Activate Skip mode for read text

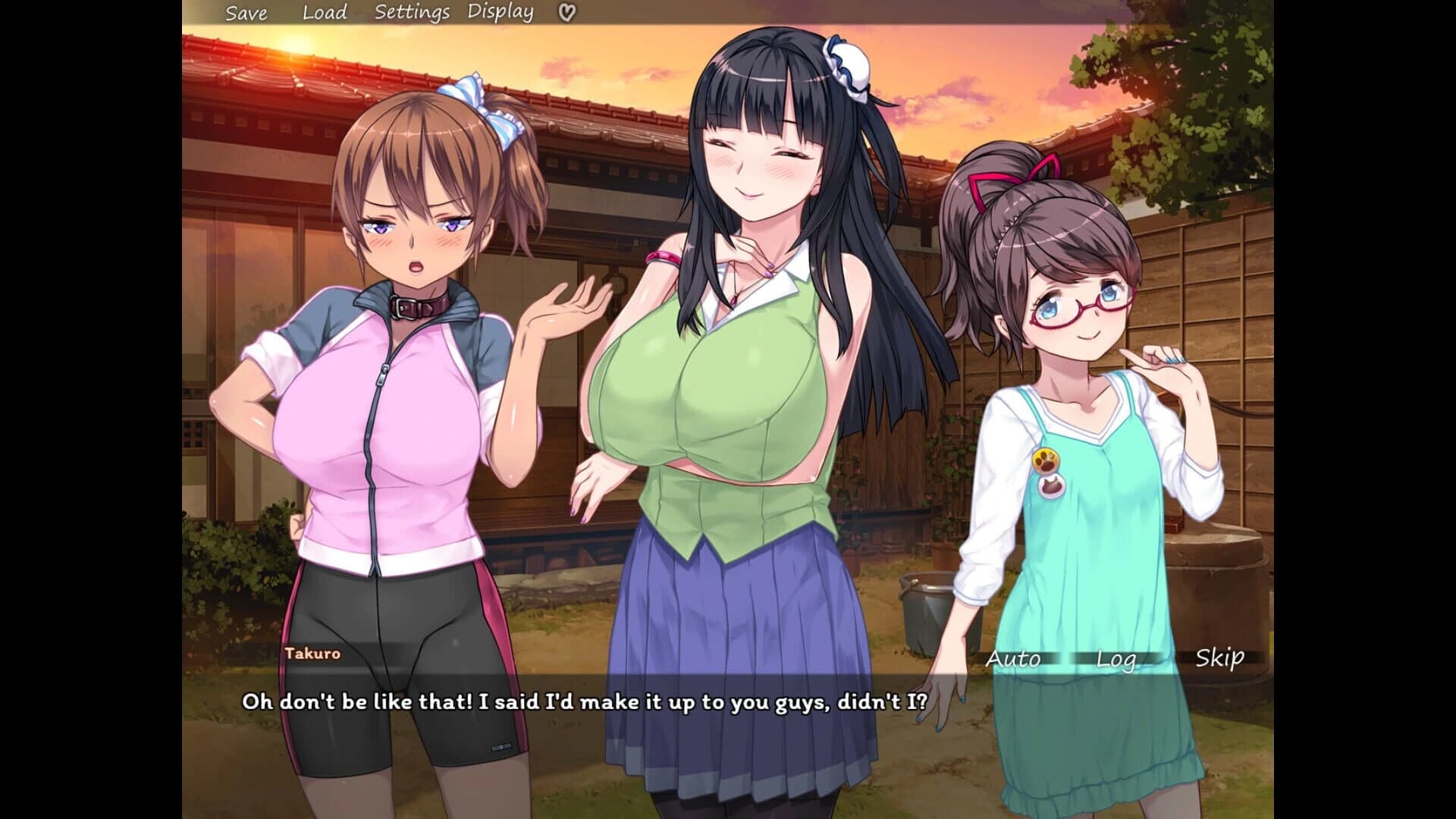click(x=1219, y=659)
